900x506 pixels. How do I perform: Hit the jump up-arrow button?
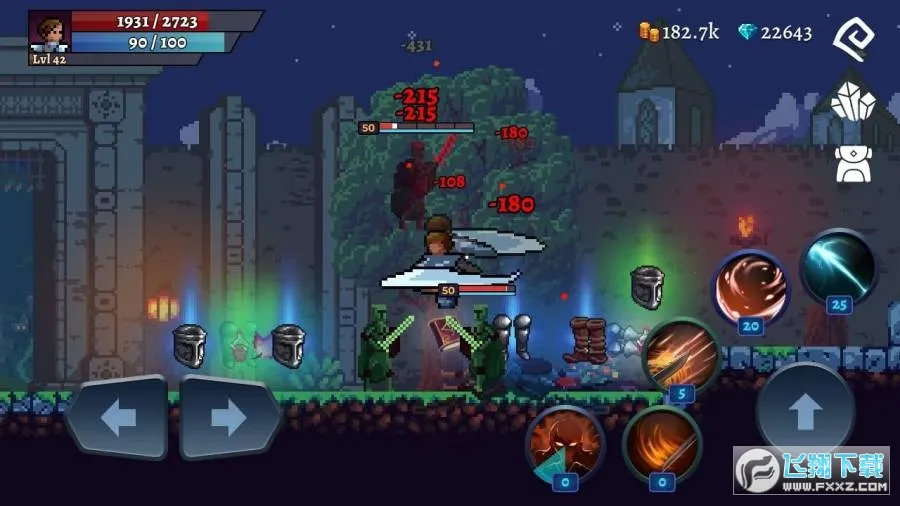click(x=805, y=412)
